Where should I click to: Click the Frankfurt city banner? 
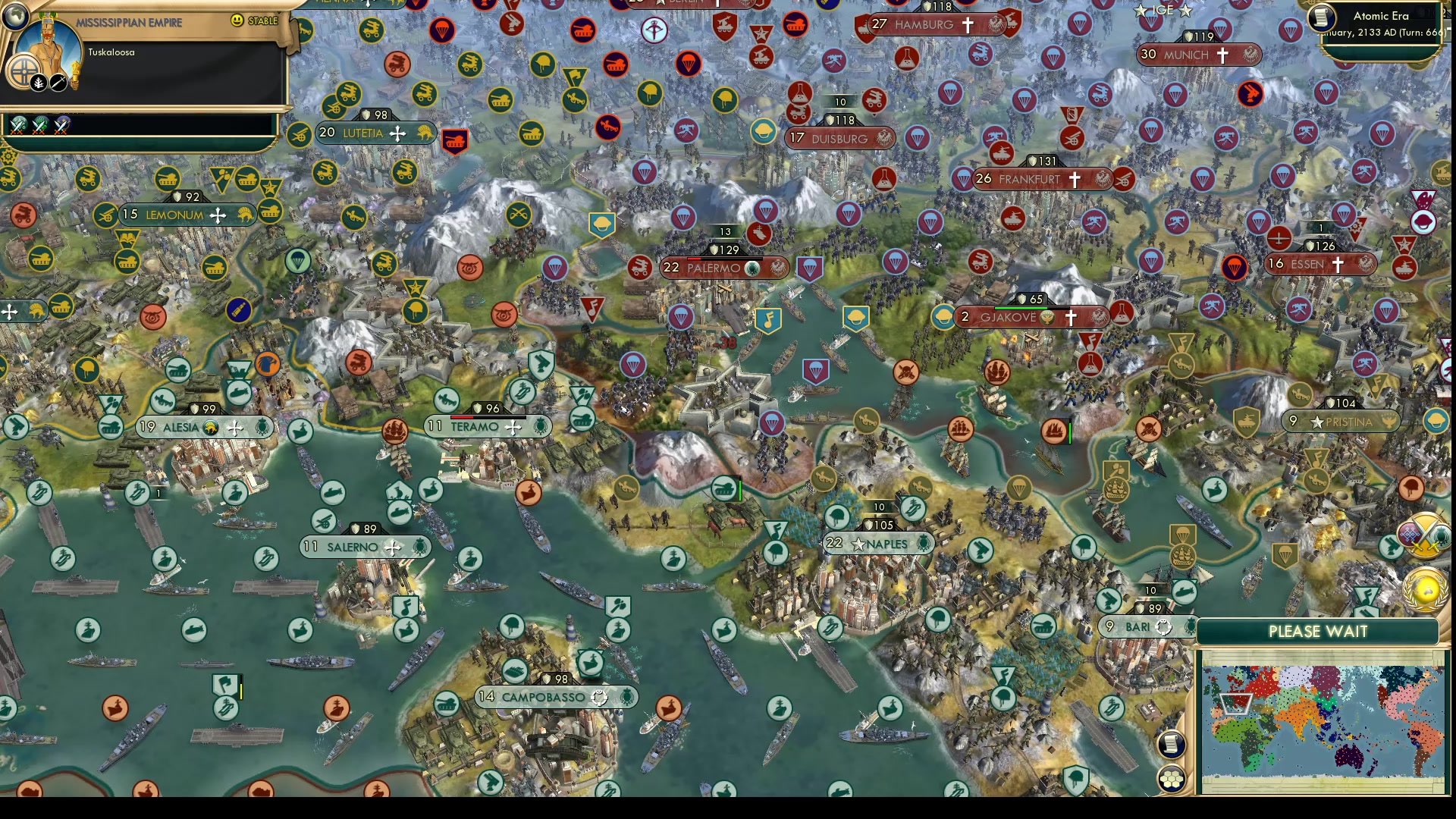point(1031,179)
